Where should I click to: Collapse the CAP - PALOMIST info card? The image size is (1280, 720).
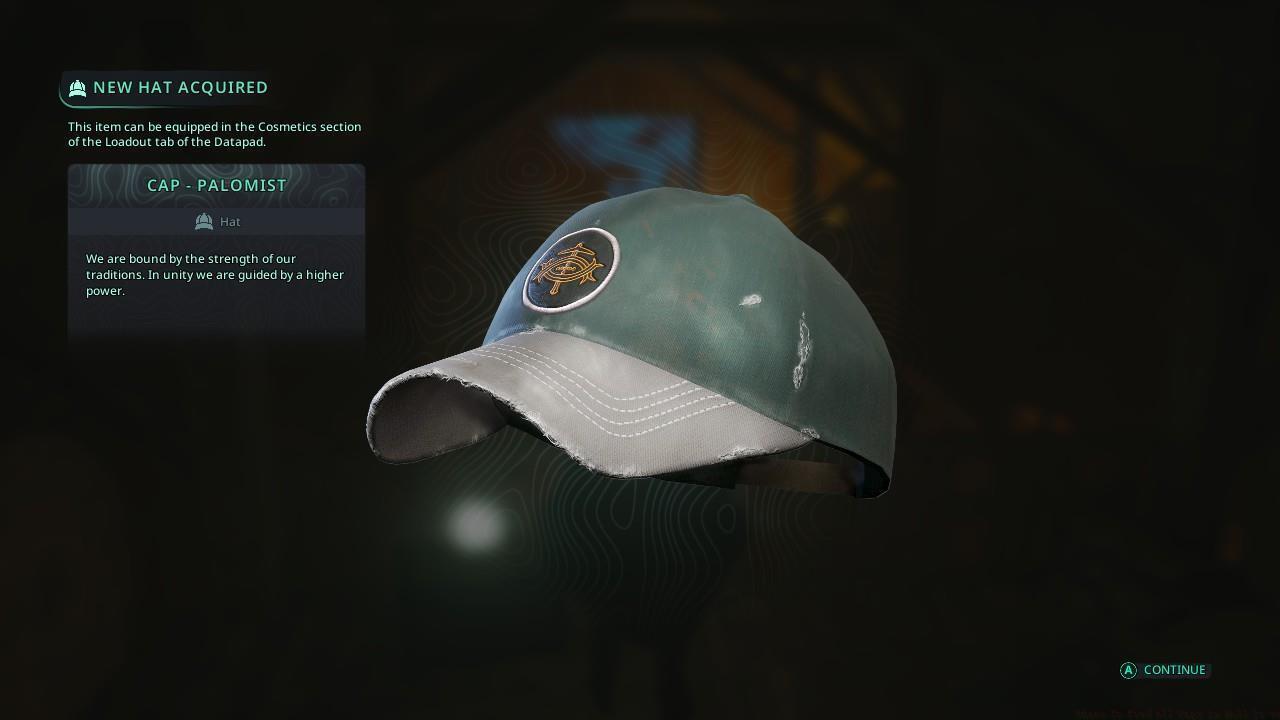(x=216, y=185)
